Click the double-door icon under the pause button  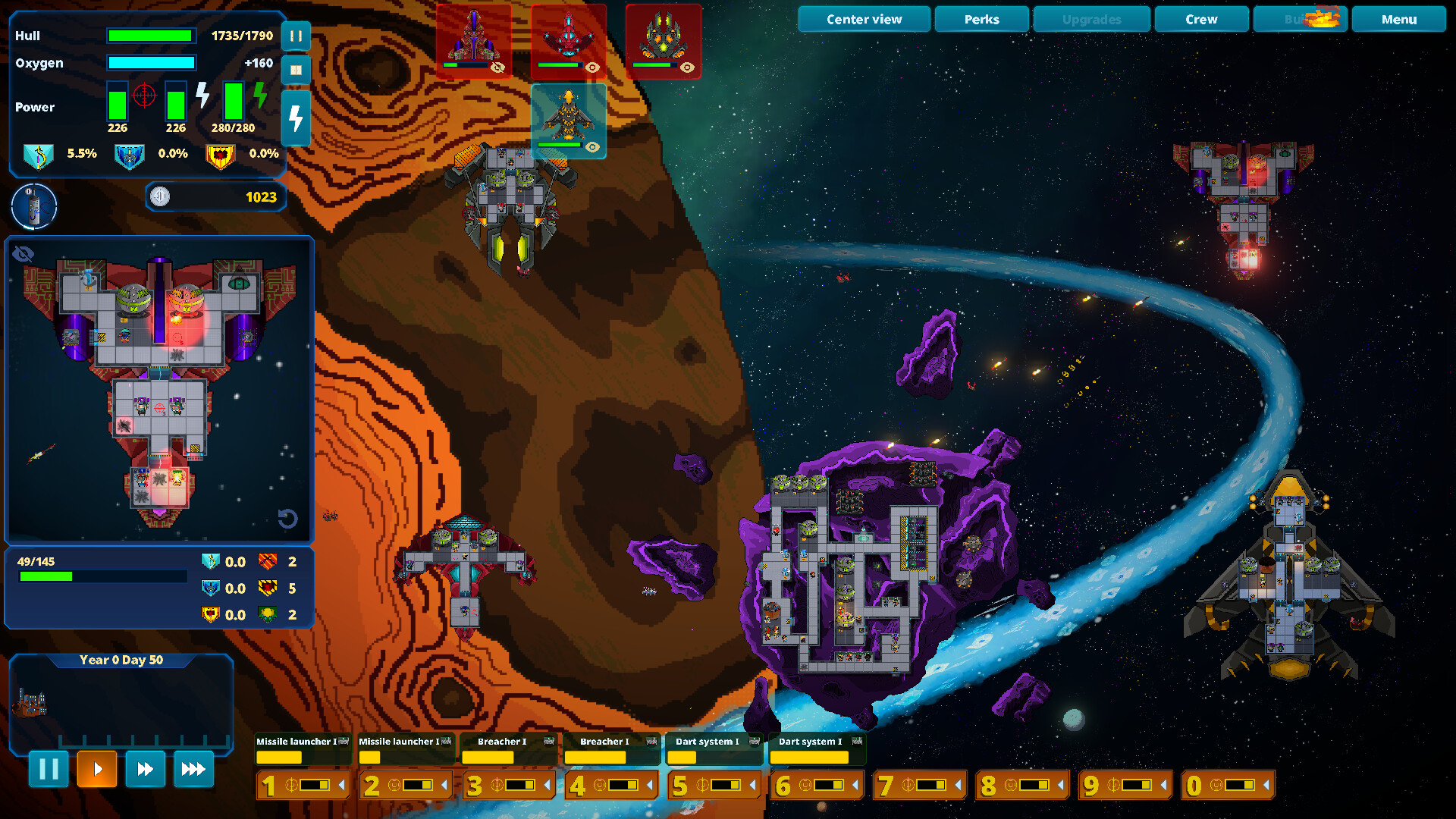tap(296, 70)
